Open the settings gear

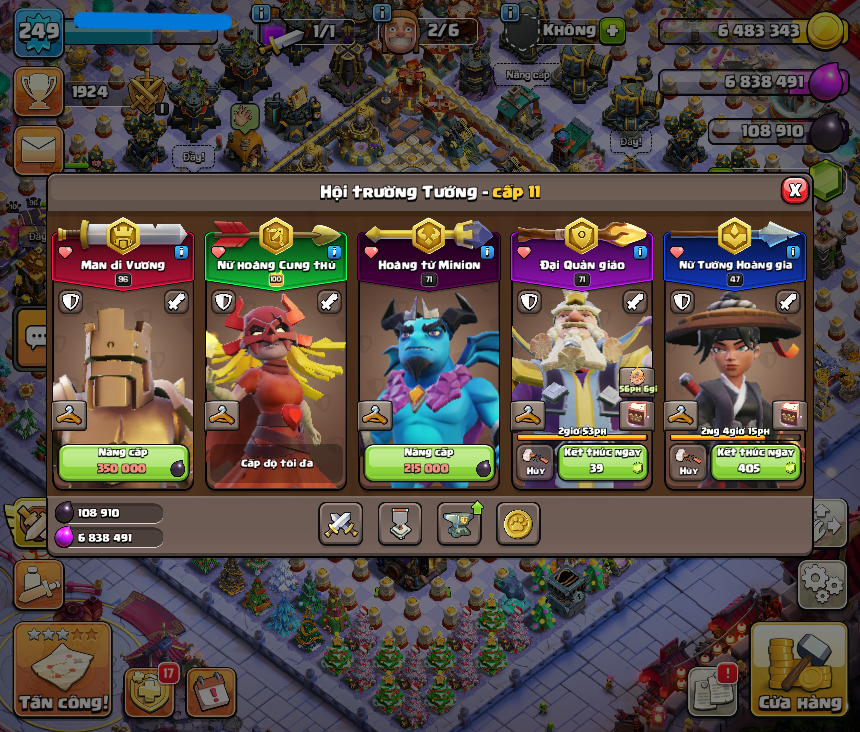click(x=821, y=583)
